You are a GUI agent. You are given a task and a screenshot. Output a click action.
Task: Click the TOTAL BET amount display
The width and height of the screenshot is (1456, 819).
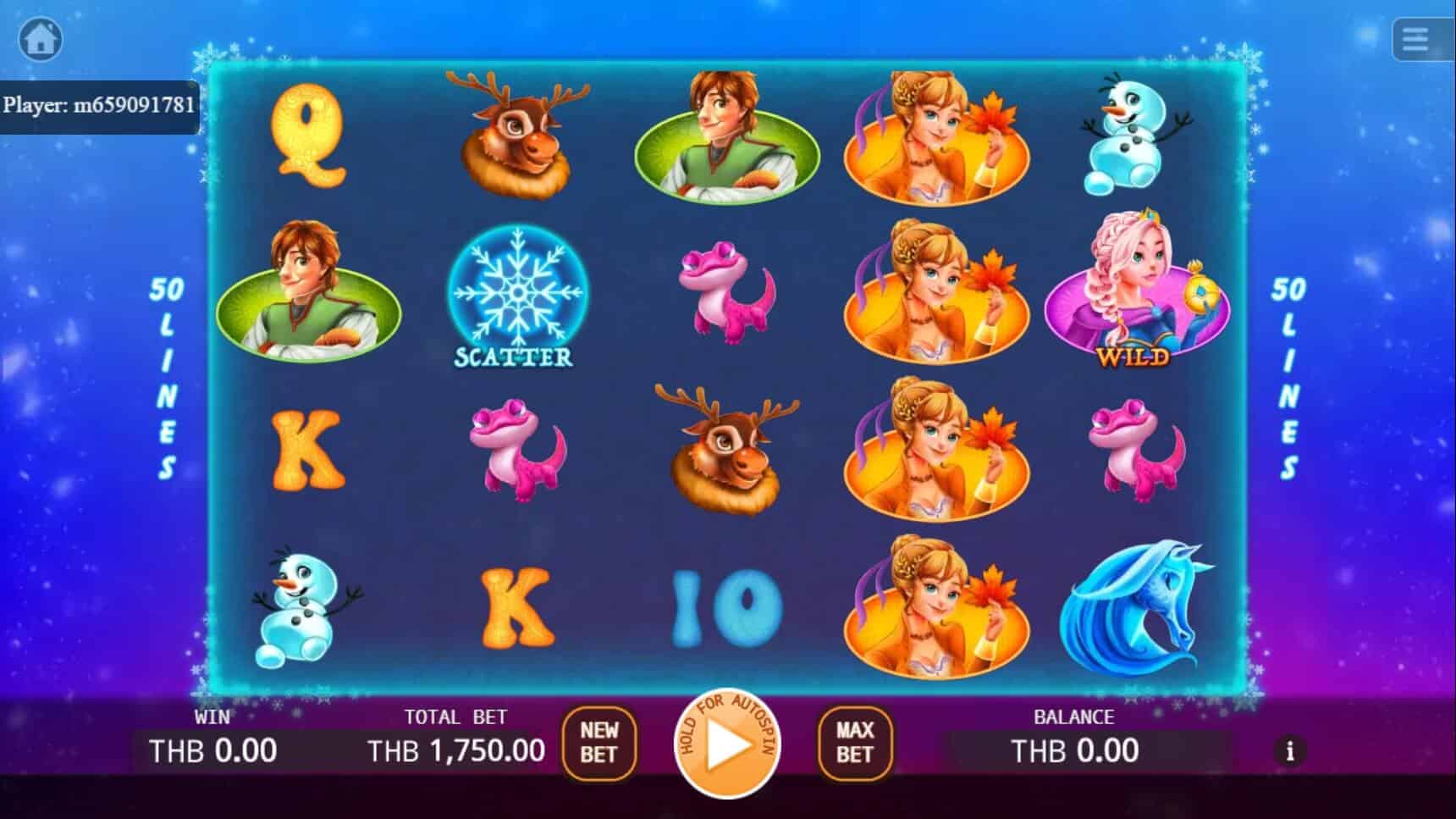457,749
